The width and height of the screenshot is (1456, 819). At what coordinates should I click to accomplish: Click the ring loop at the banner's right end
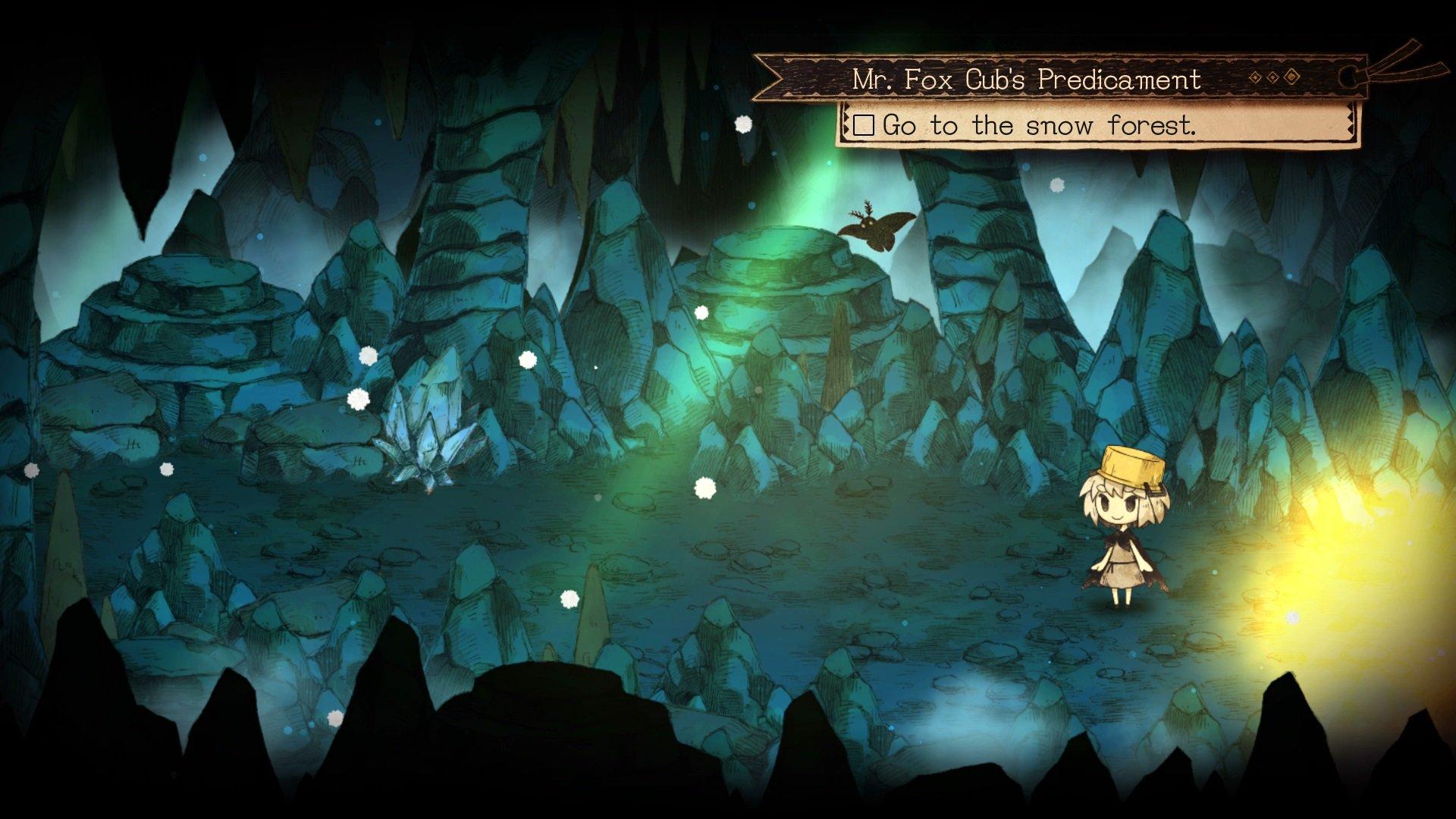coord(1348,76)
